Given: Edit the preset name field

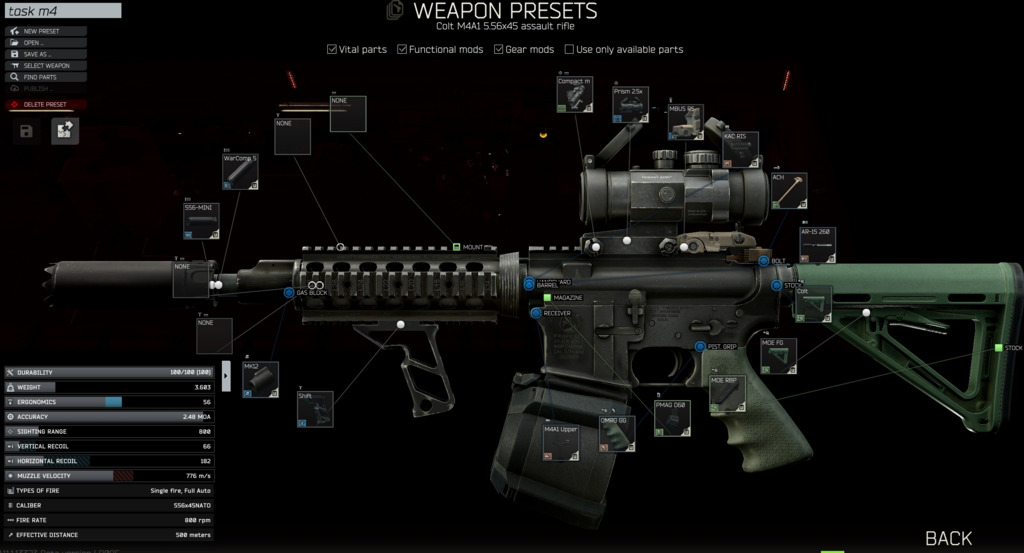Looking at the screenshot, I should pos(62,11).
